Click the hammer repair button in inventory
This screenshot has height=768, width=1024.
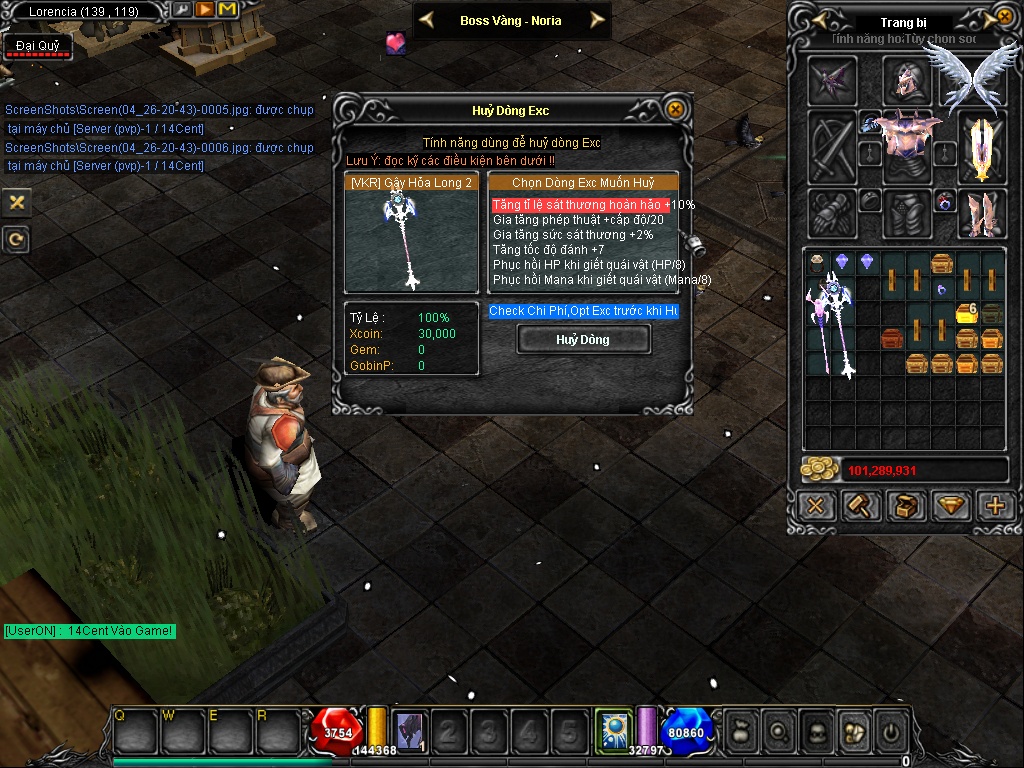[861, 506]
